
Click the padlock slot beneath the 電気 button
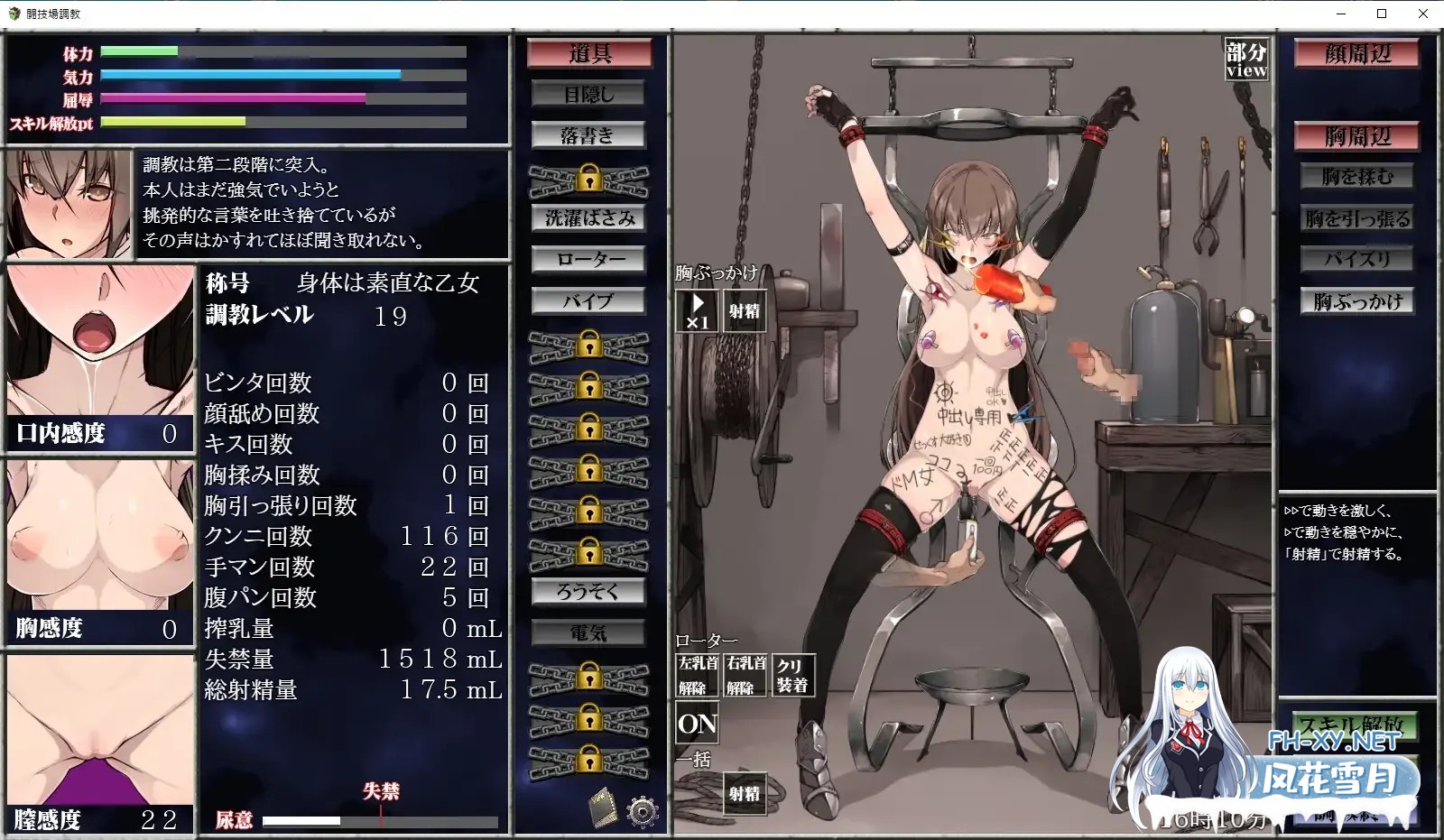[589, 675]
